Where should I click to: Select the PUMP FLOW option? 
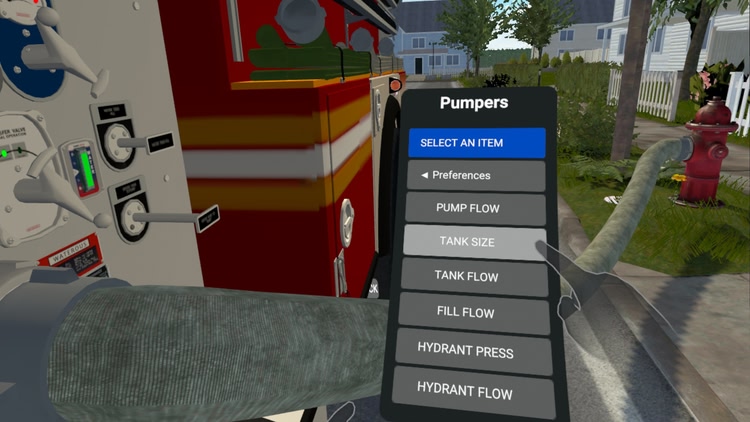coord(475,209)
